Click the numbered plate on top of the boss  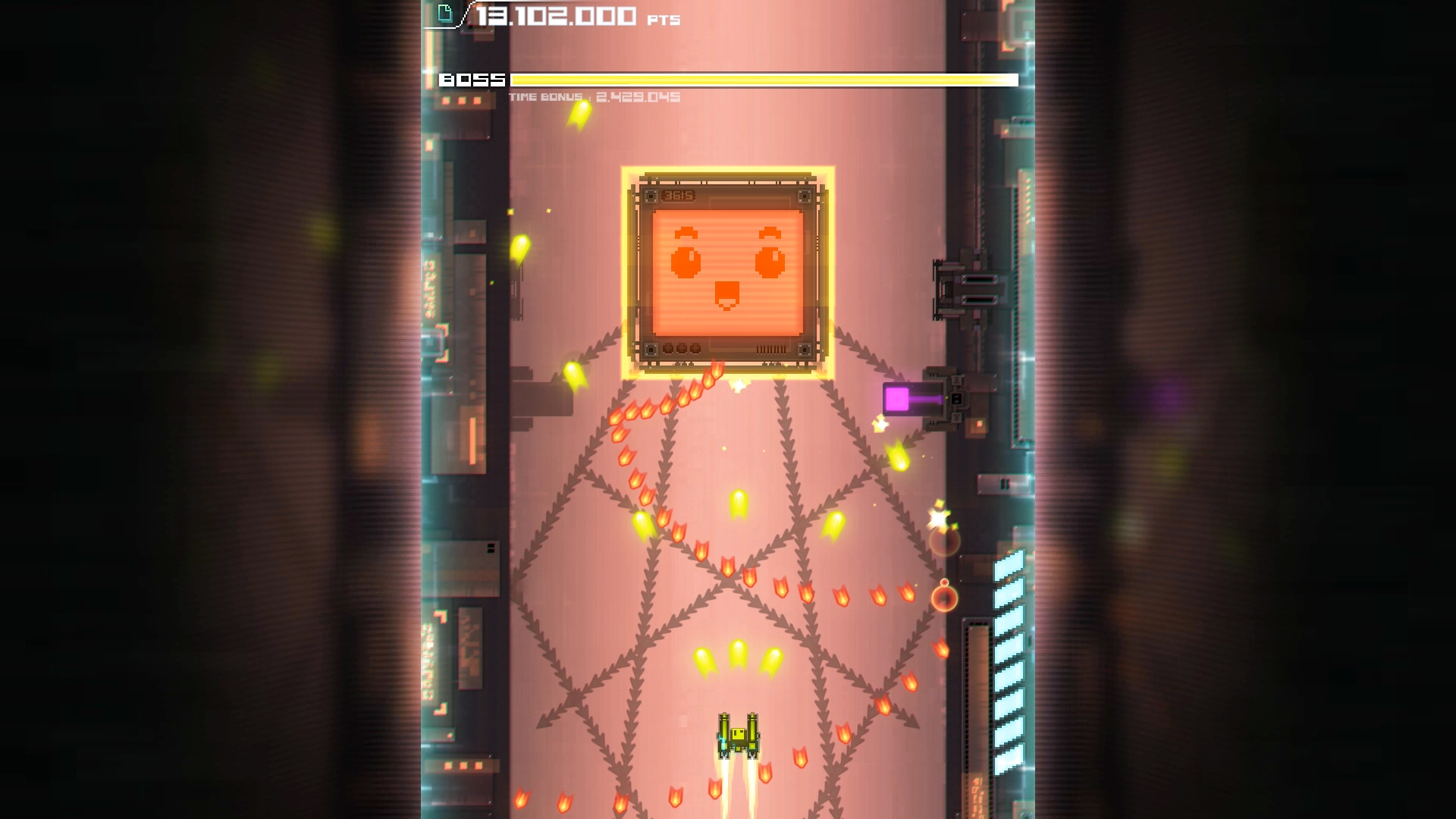[679, 196]
